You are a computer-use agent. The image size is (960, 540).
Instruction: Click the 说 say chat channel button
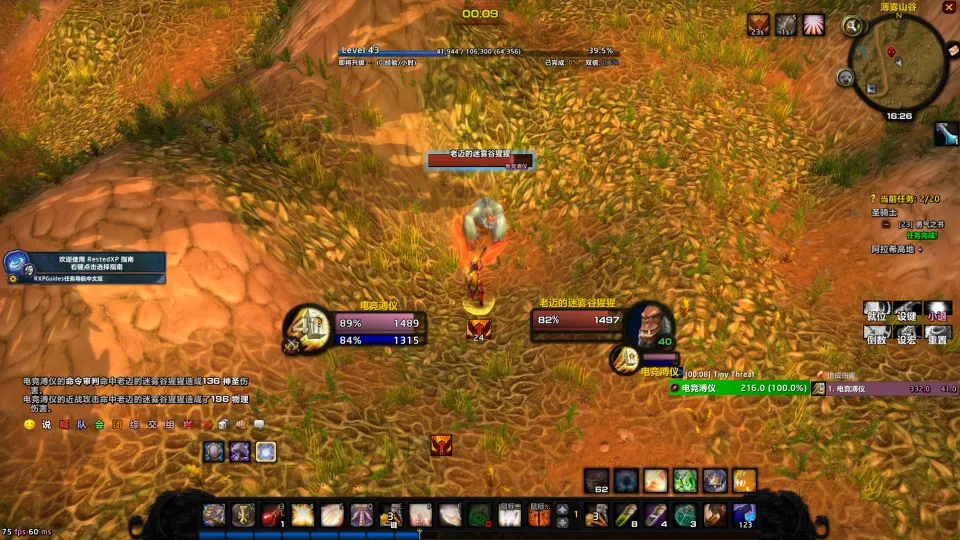click(x=46, y=424)
